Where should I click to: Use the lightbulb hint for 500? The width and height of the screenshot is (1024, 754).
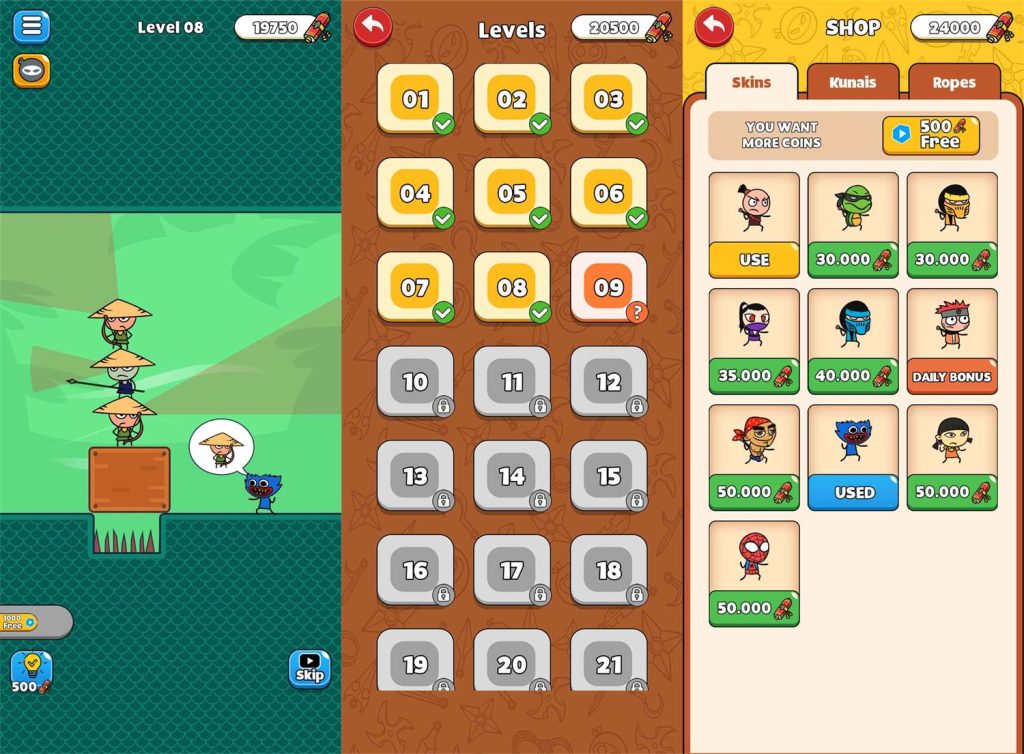[31, 671]
